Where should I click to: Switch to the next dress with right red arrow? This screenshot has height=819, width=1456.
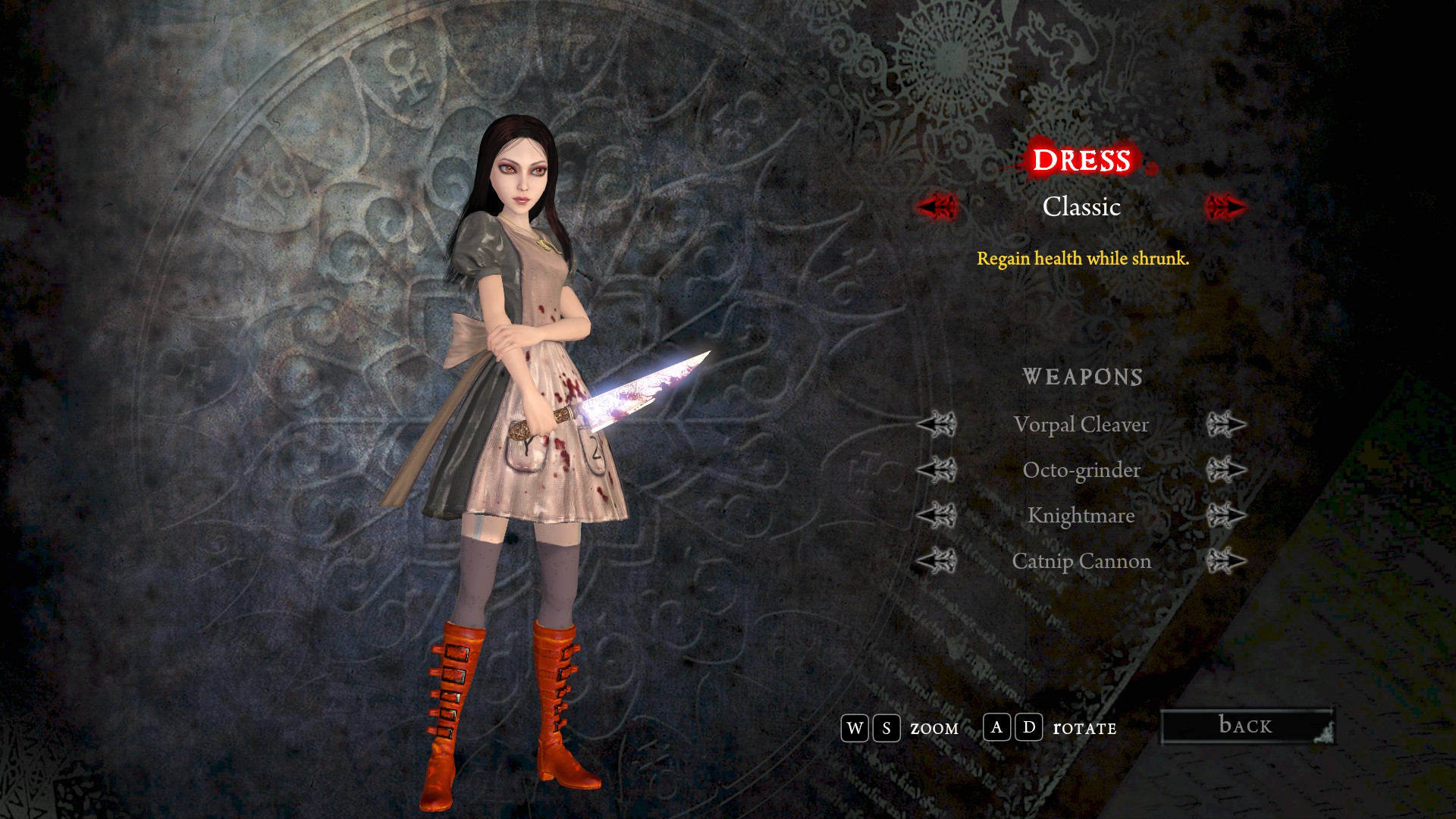pos(1225,206)
